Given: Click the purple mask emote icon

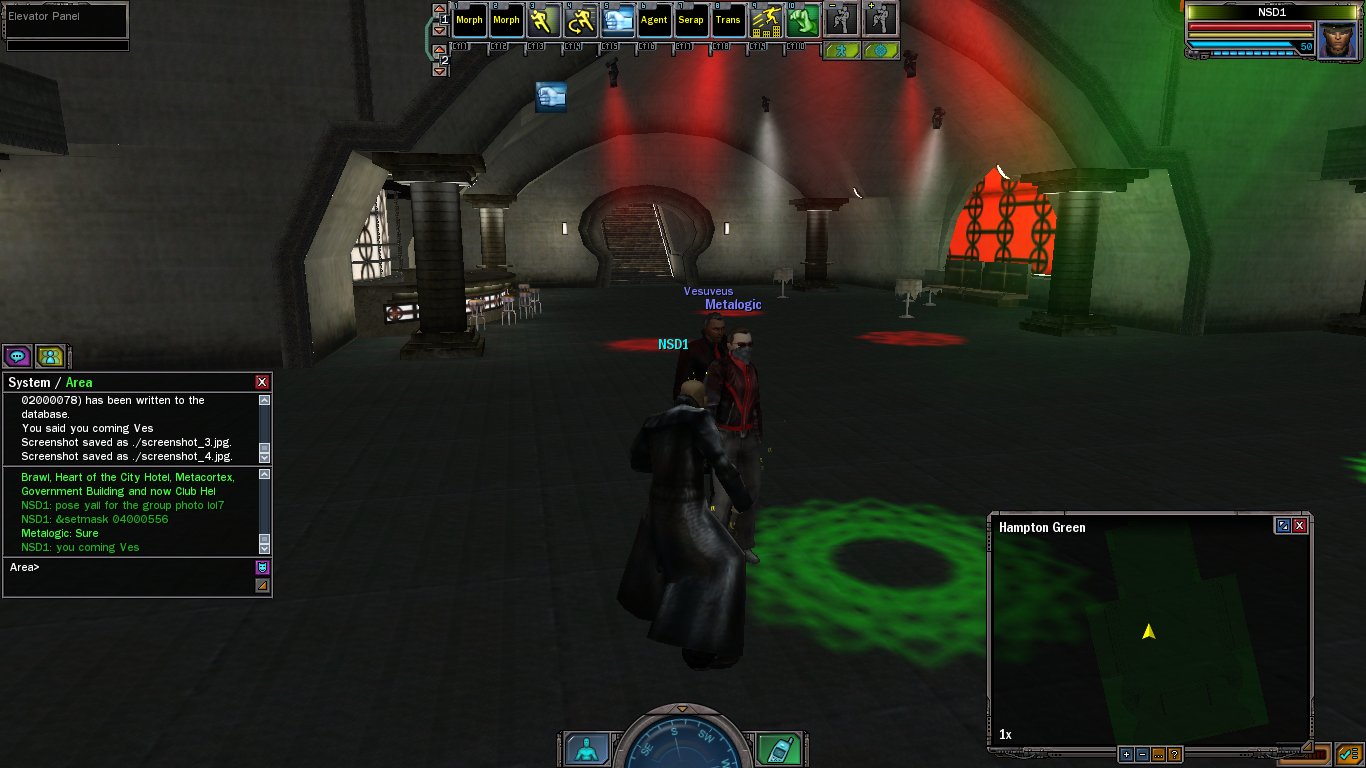Looking at the screenshot, I should tap(262, 567).
